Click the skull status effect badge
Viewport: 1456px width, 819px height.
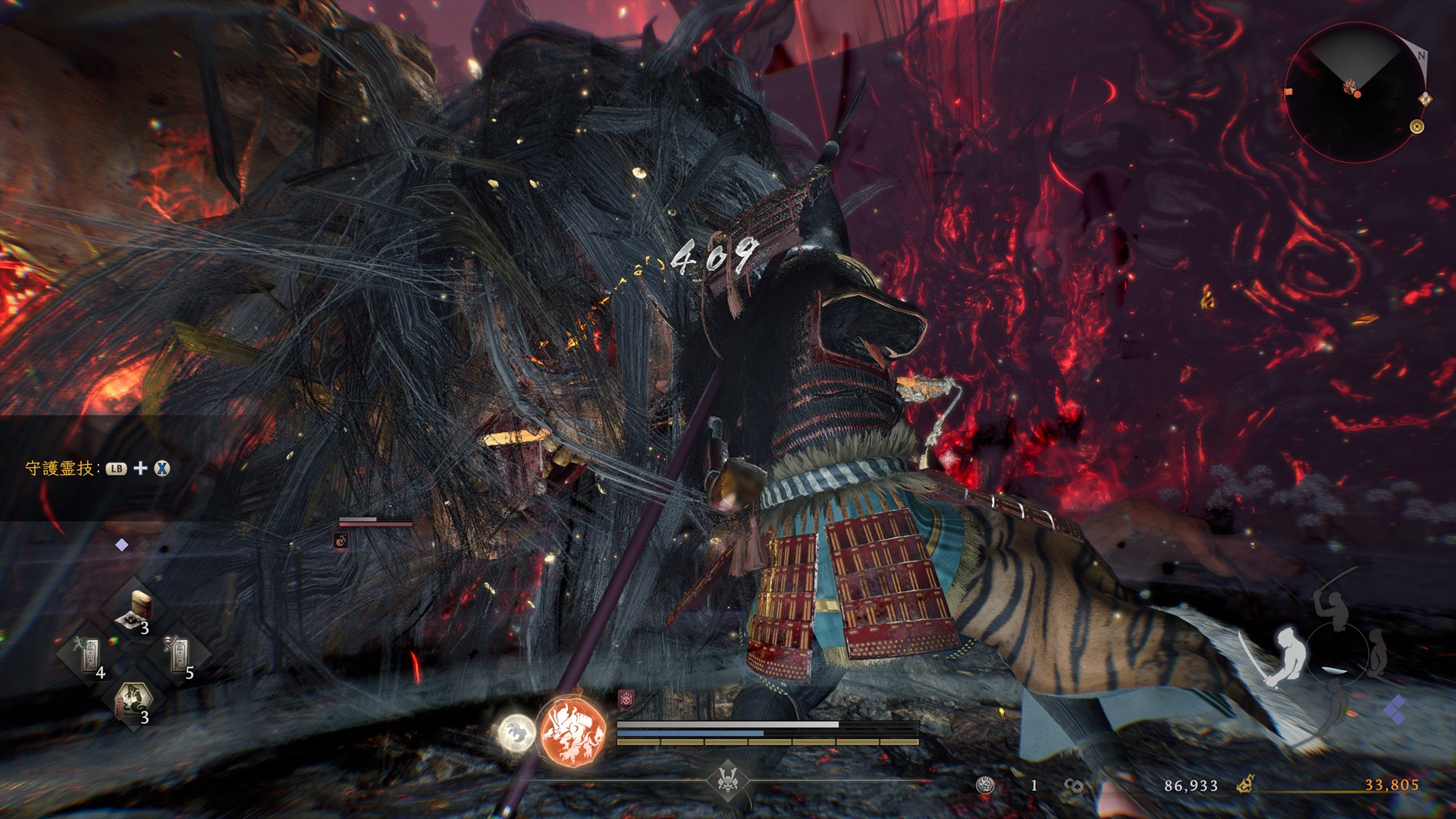click(x=626, y=698)
